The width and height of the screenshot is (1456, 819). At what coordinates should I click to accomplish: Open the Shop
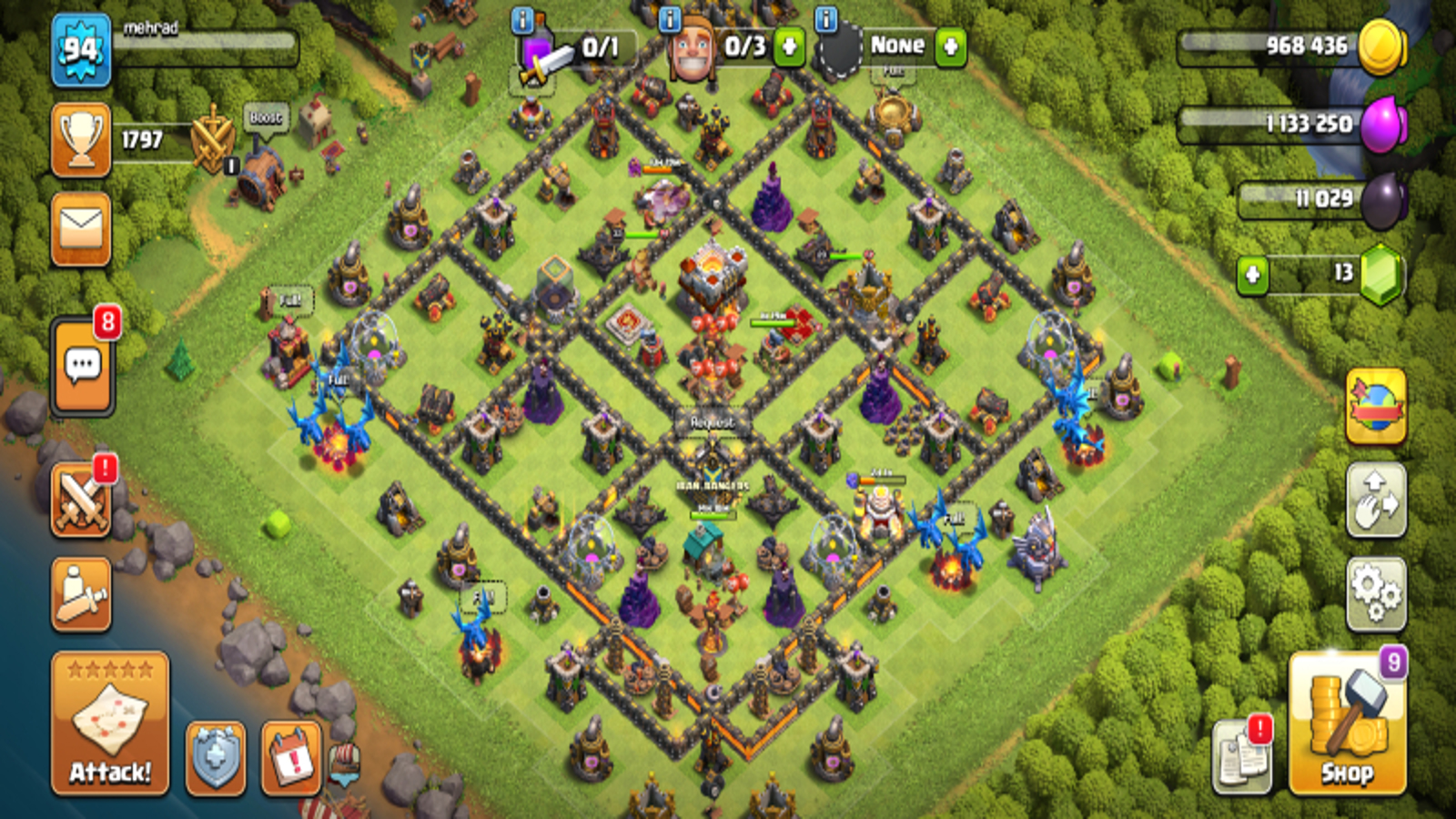point(1347,724)
